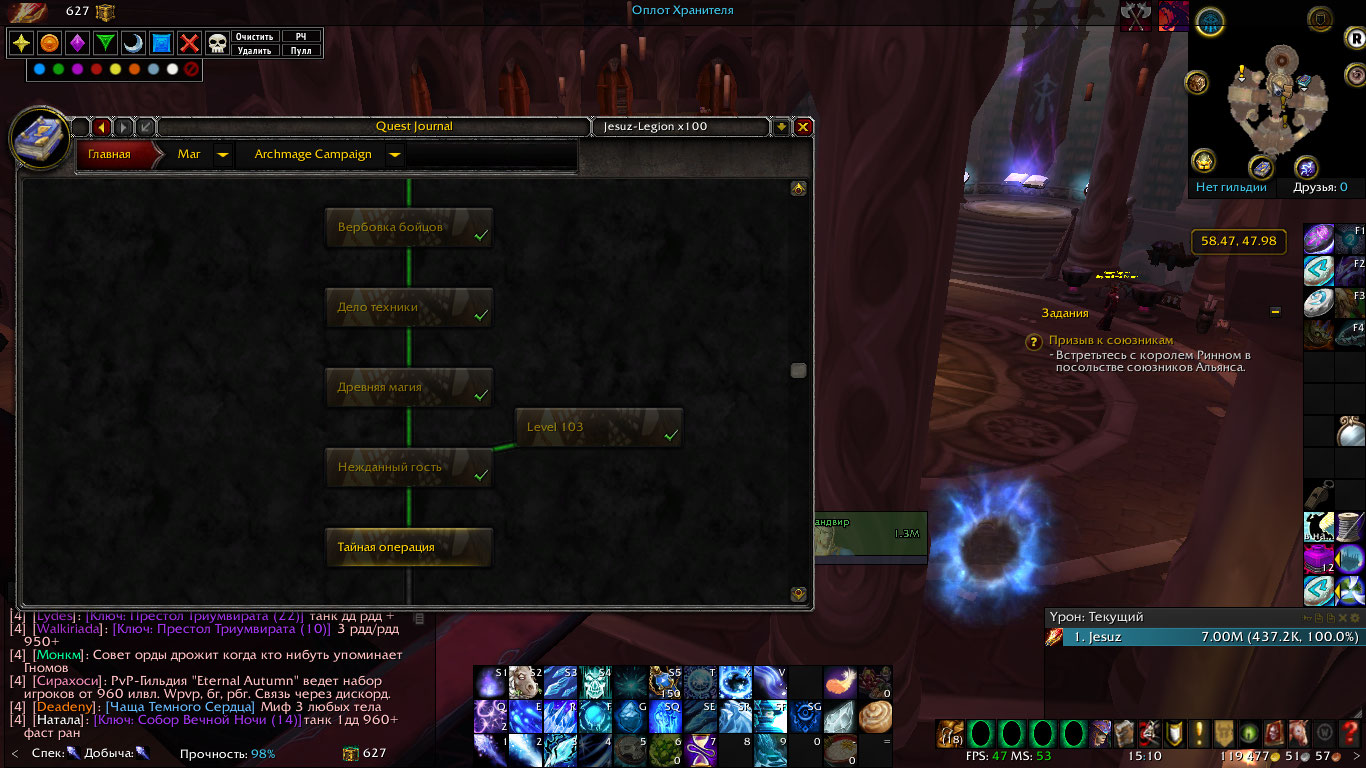Screen dimensions: 1366x768
Task: Open the Призыв к союзникам quest tracker entry
Action: pos(1110,340)
